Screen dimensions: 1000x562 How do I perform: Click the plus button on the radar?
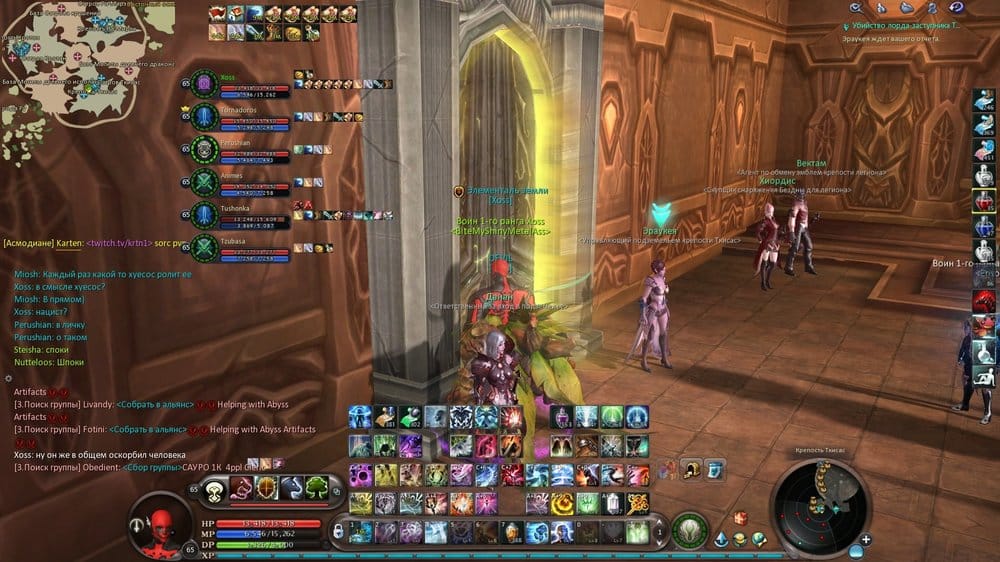(865, 539)
